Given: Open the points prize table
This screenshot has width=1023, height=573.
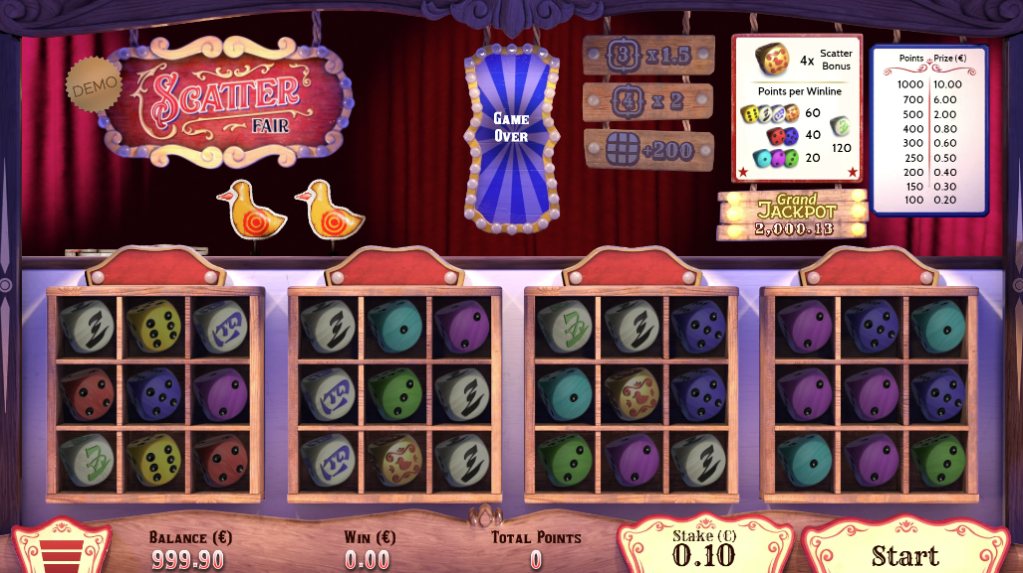Looking at the screenshot, I should point(928,129).
